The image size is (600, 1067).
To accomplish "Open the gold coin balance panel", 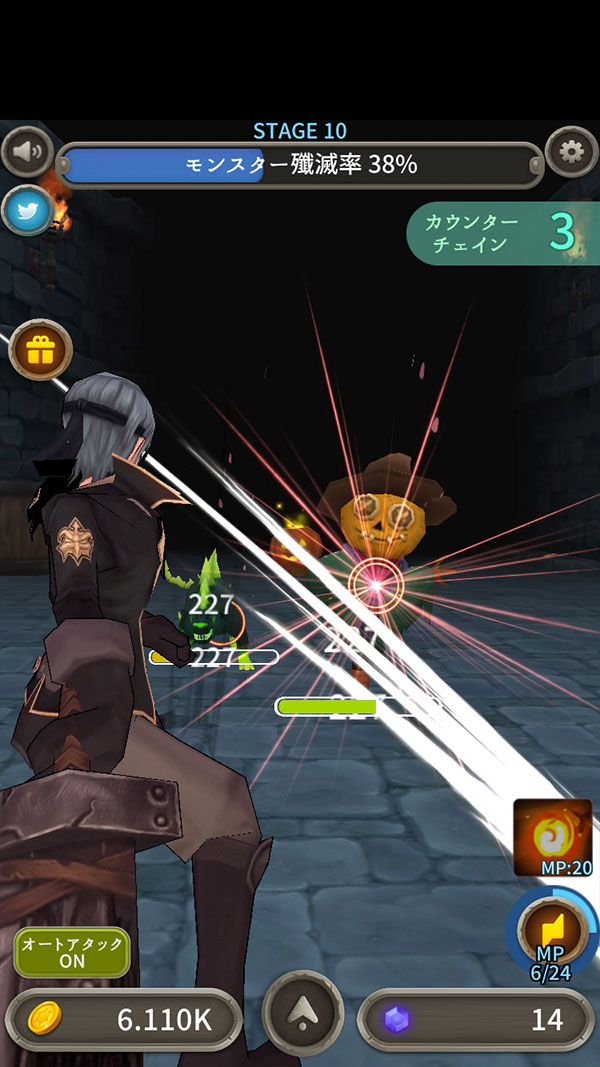I will click(x=124, y=1019).
